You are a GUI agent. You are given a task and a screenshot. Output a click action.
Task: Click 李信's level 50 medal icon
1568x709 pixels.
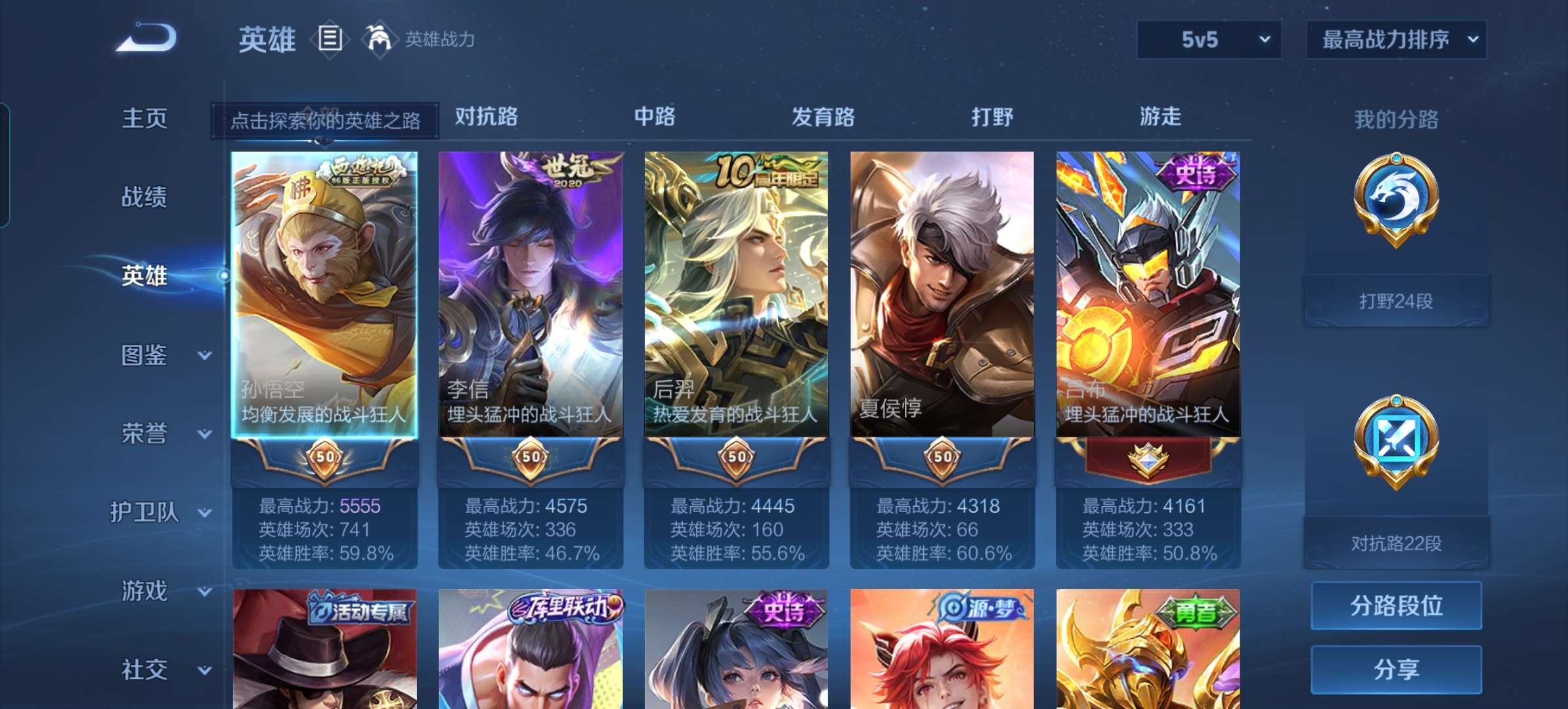click(531, 459)
